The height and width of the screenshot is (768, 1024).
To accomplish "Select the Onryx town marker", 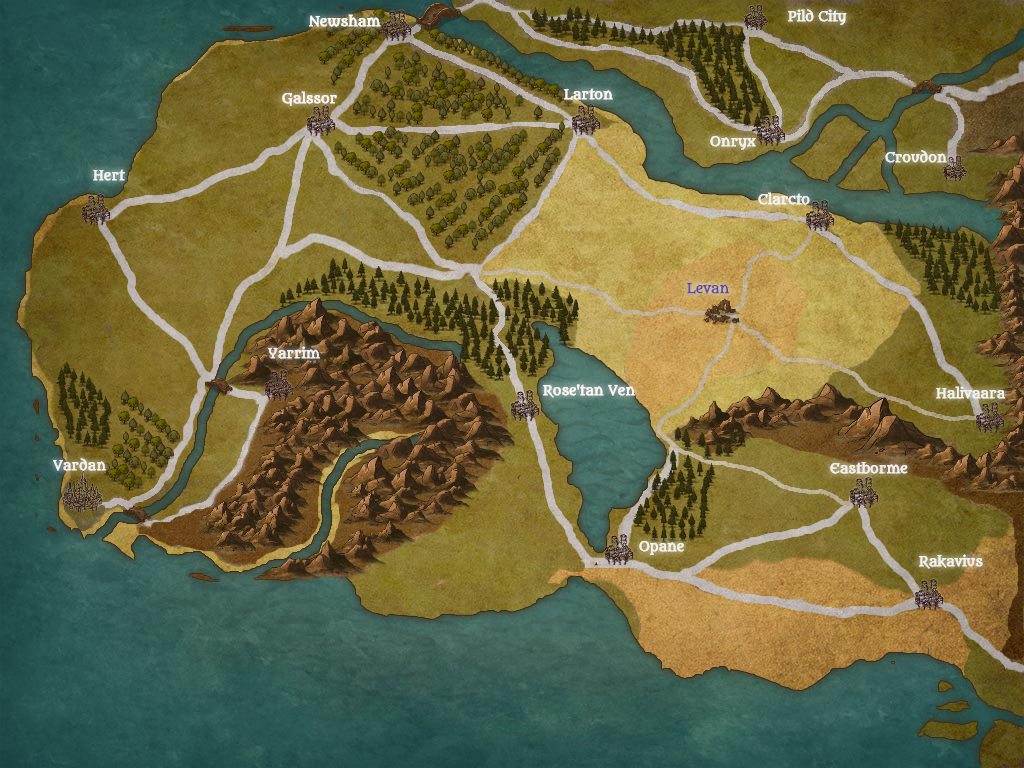I will click(769, 130).
